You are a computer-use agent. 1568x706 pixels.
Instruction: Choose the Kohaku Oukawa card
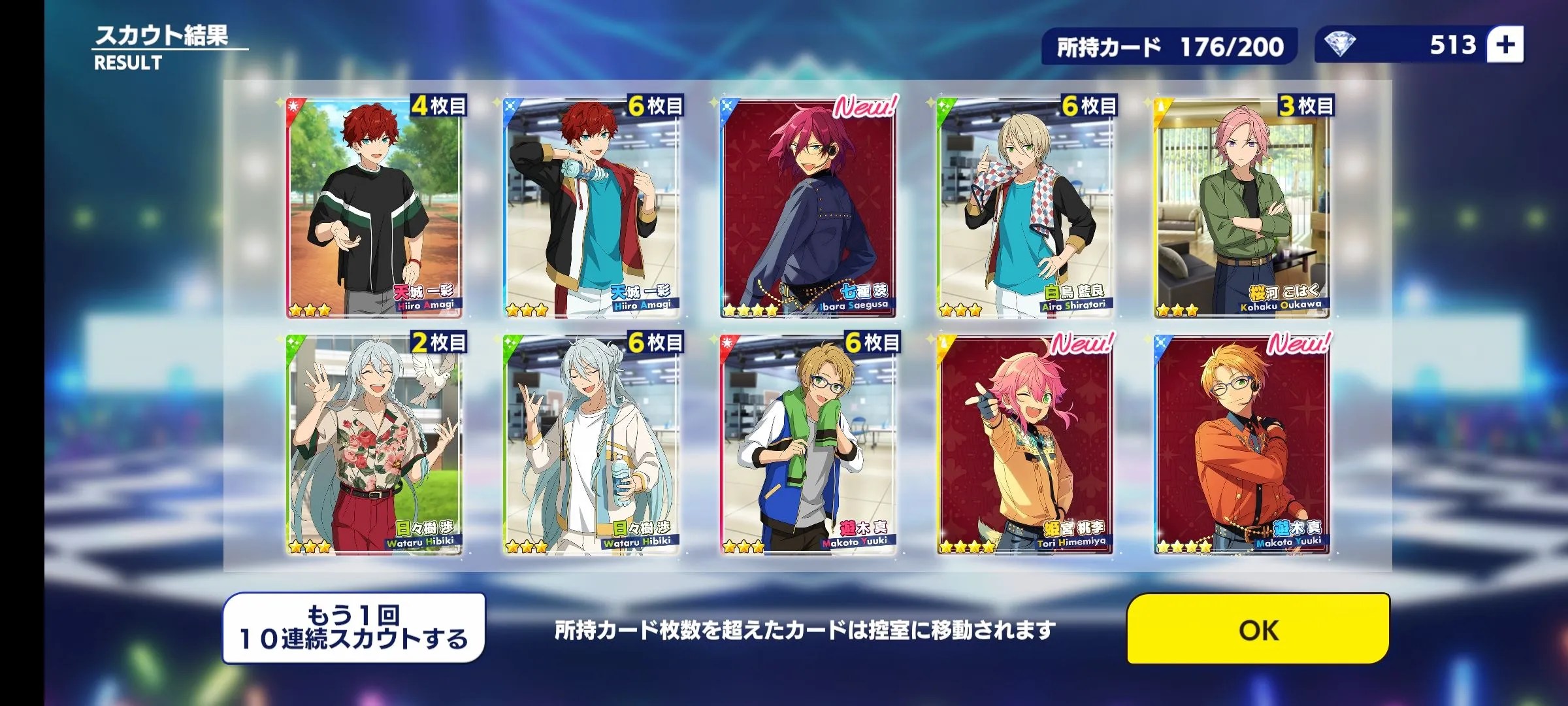(x=1241, y=209)
